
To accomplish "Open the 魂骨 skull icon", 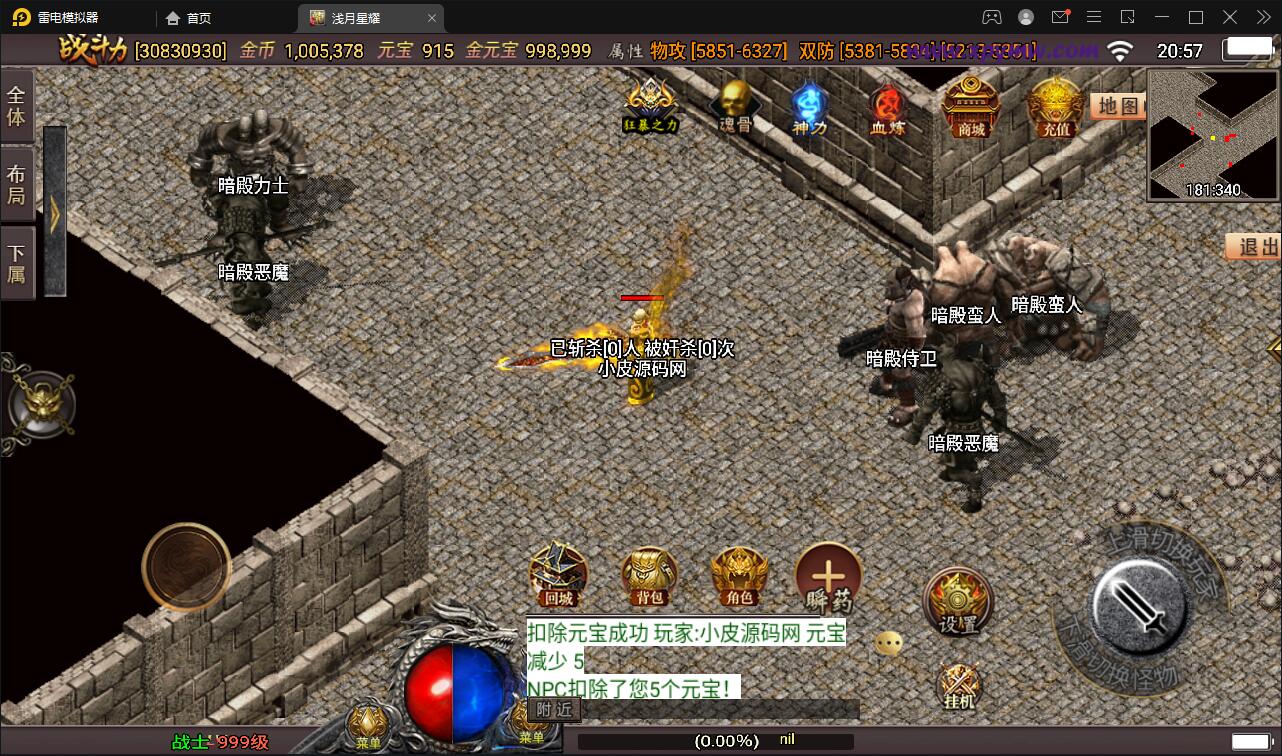I will [734, 106].
